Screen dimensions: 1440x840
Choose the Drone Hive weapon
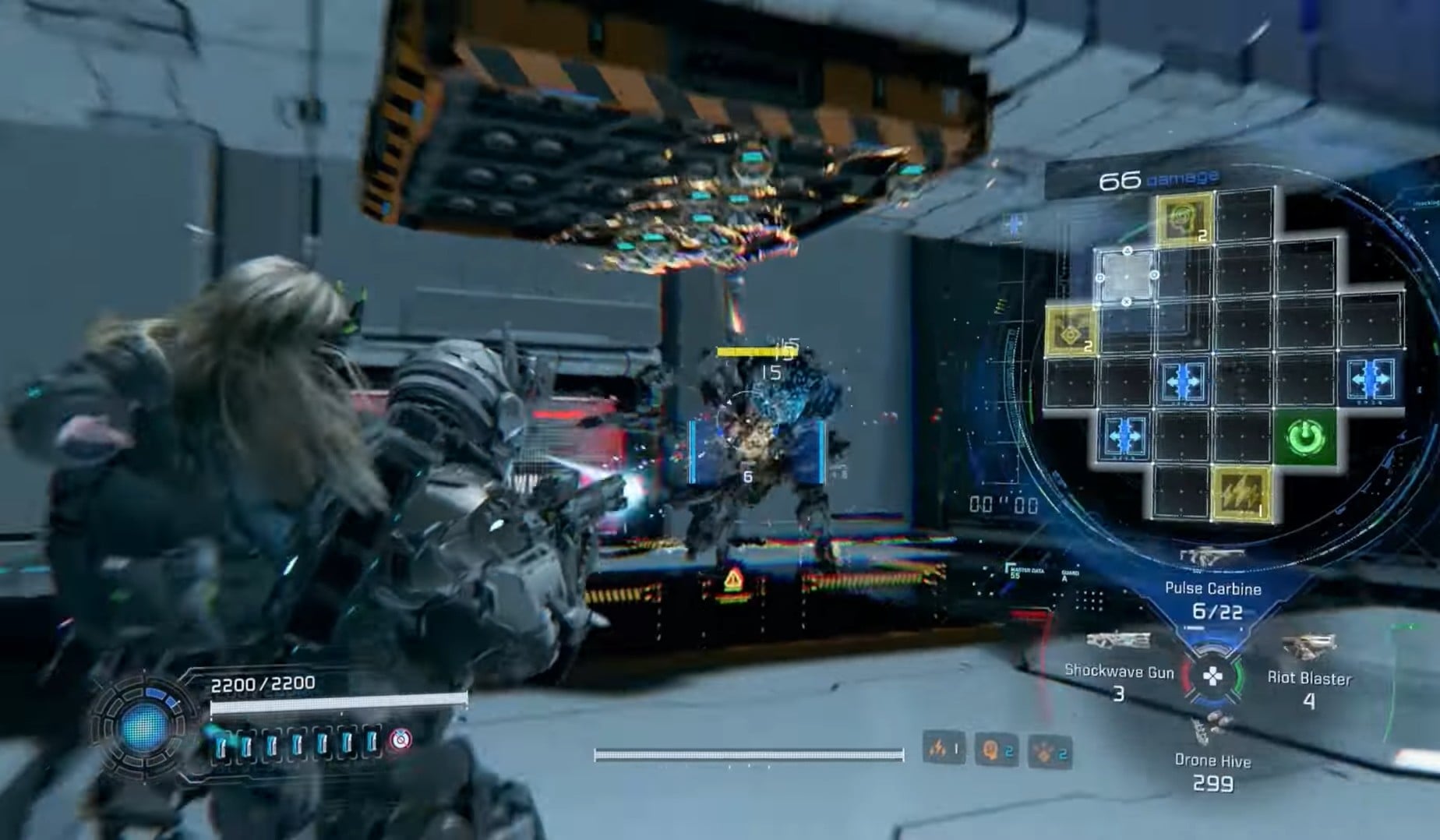pyautogui.click(x=1212, y=761)
